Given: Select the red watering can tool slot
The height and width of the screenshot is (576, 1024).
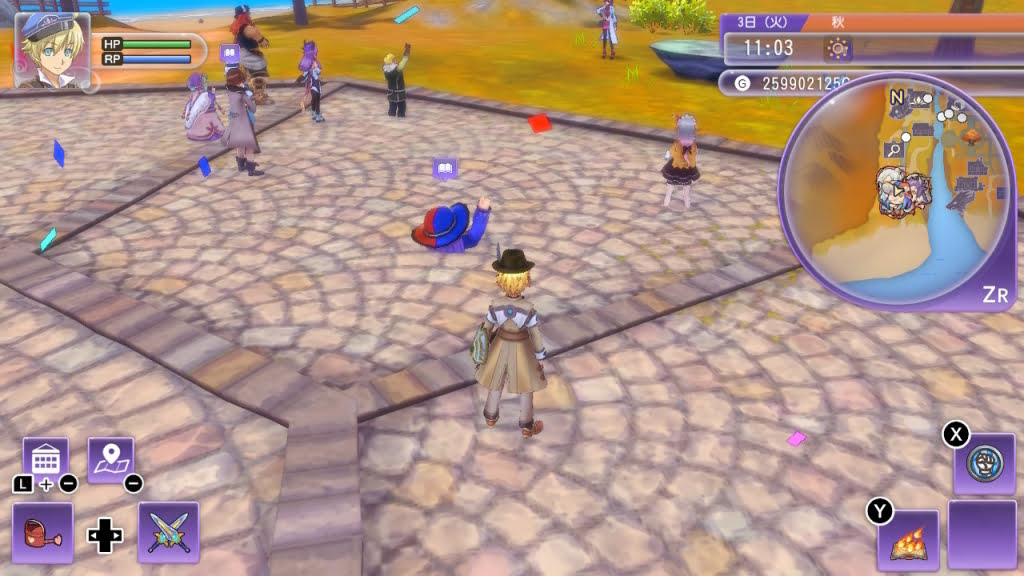Looking at the screenshot, I should (x=43, y=532).
